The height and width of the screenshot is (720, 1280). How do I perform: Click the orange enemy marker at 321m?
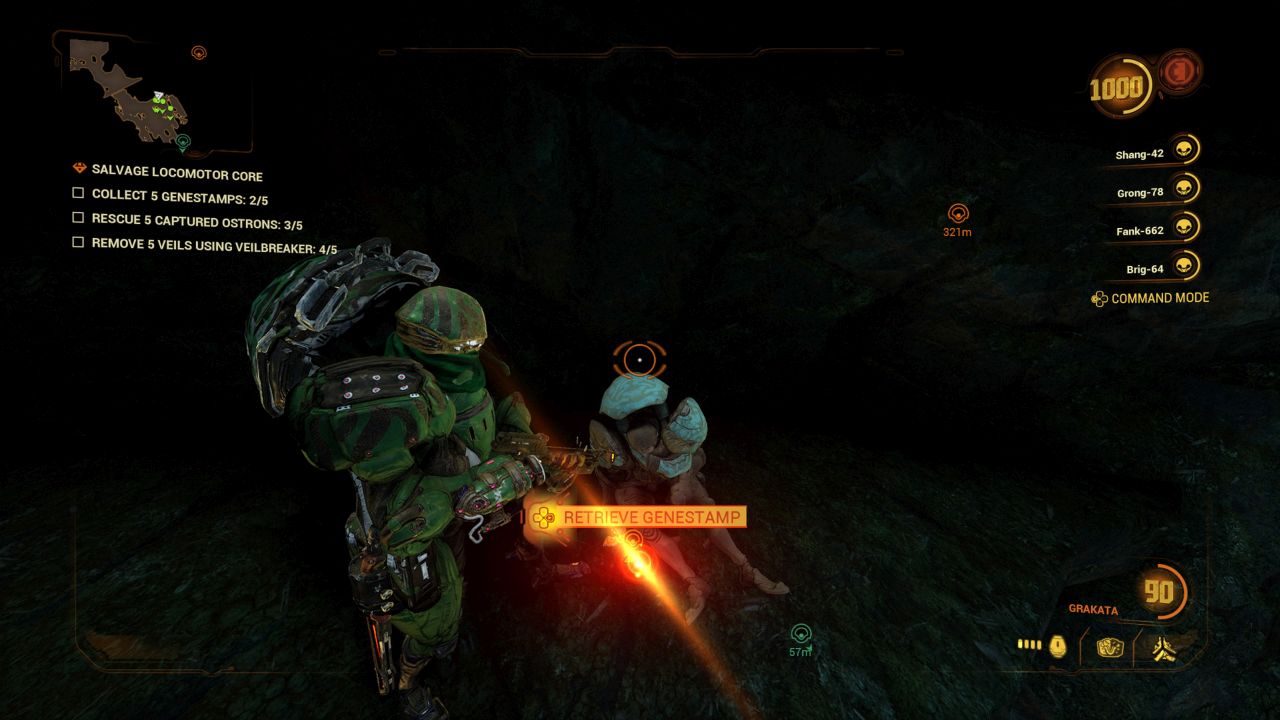tap(957, 212)
